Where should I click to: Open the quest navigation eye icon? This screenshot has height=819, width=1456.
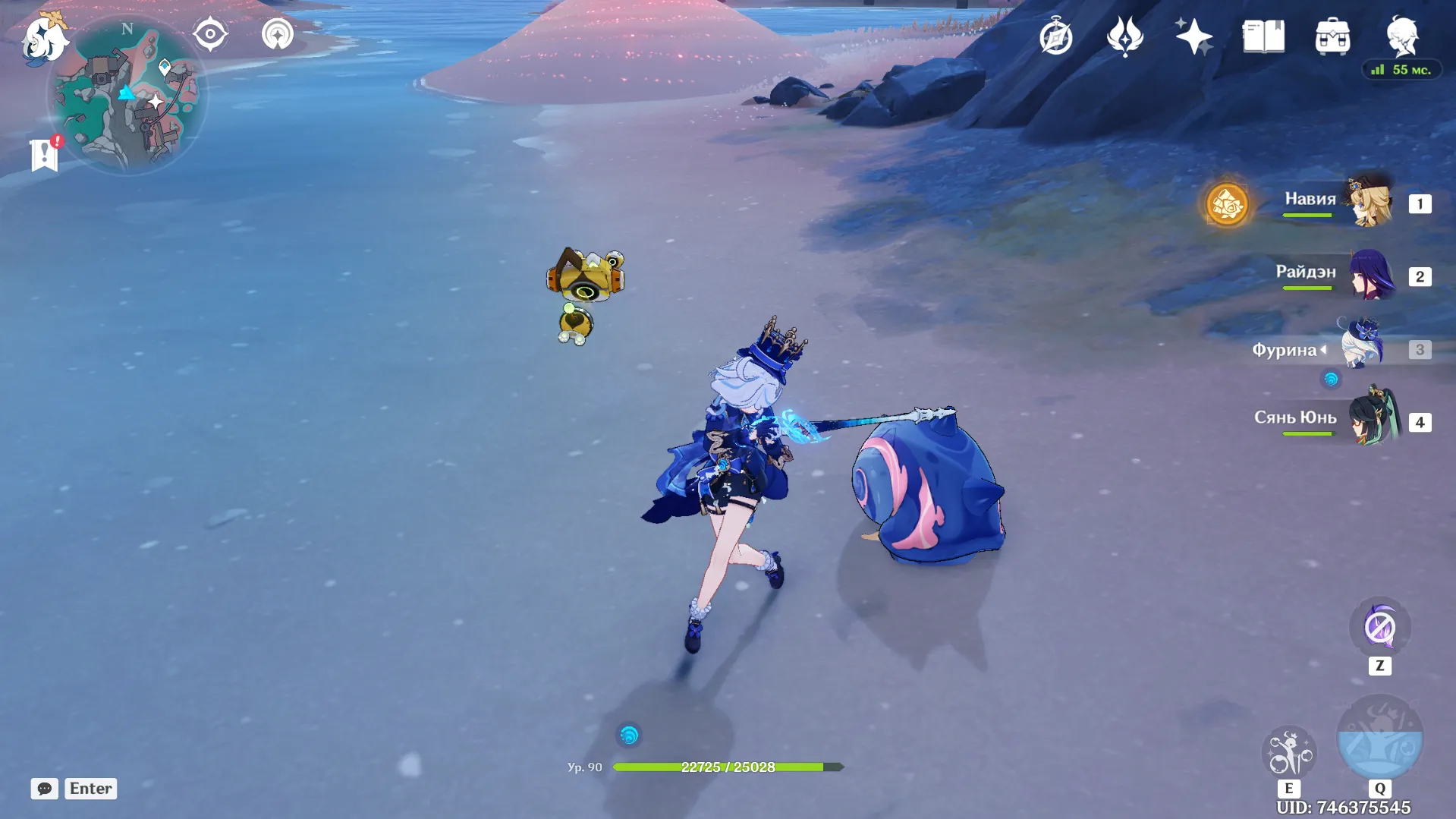click(x=210, y=34)
